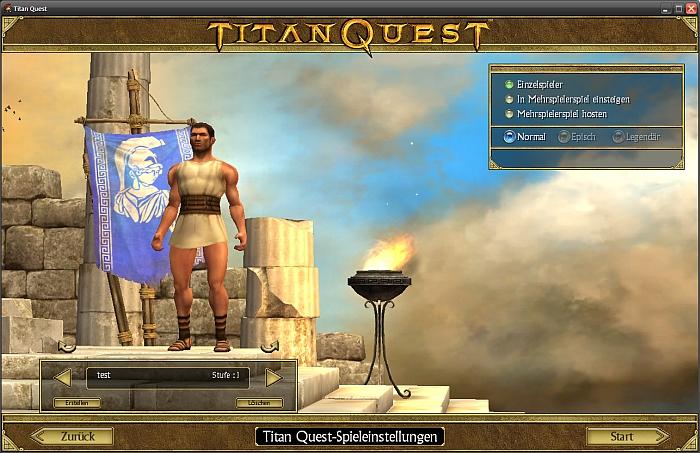Viewport: 700px width, 453px height.
Task: Minimize the Titan Quest window
Action: tap(663, 8)
